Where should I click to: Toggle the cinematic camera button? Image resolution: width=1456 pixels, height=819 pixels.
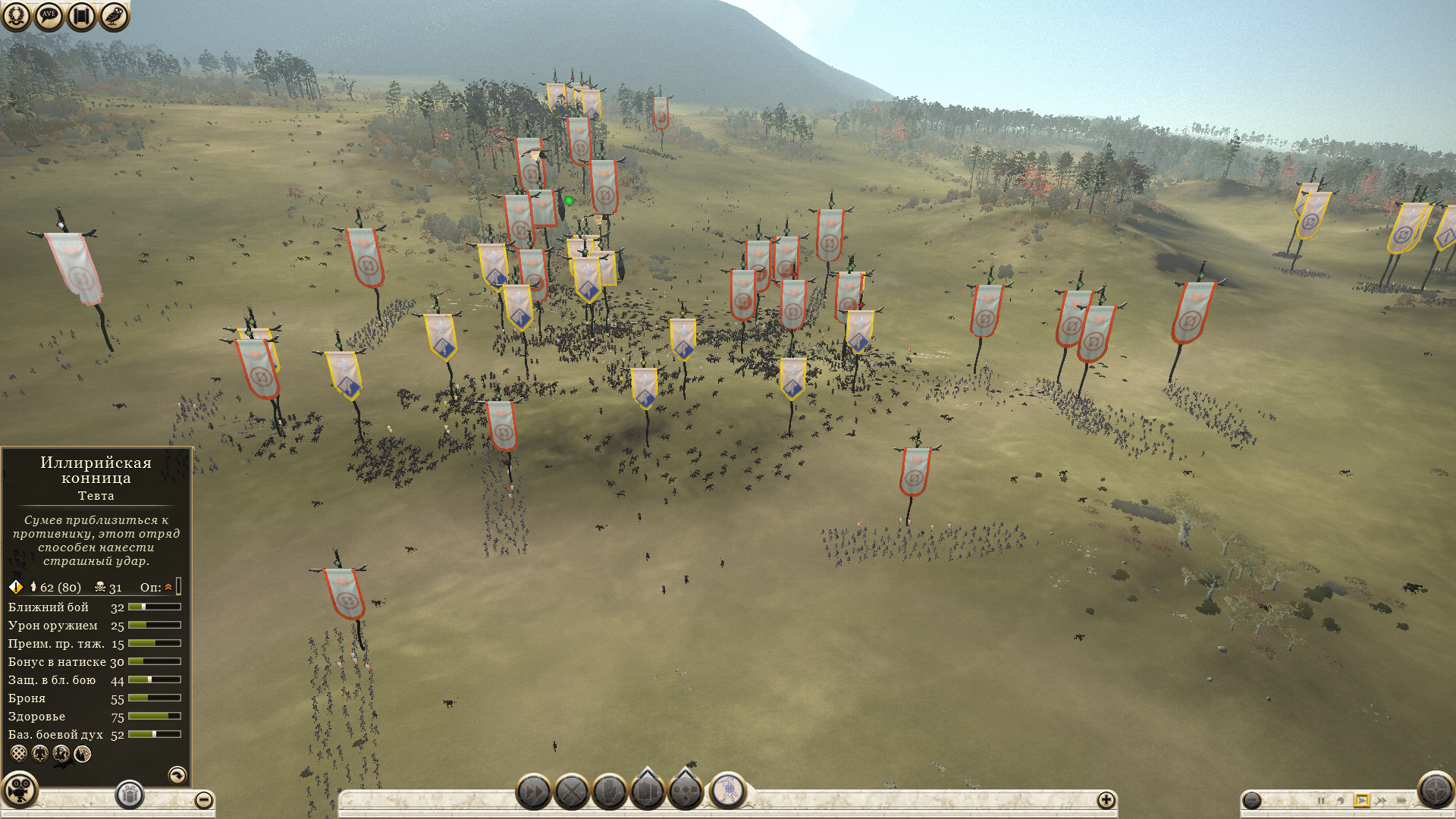coord(19,790)
